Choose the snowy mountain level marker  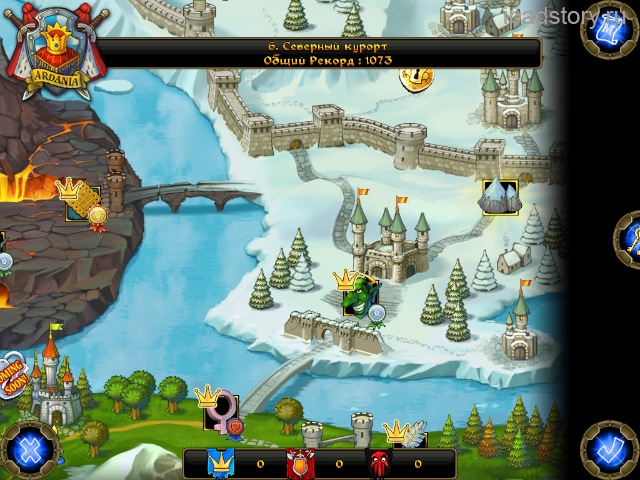[x=500, y=196]
